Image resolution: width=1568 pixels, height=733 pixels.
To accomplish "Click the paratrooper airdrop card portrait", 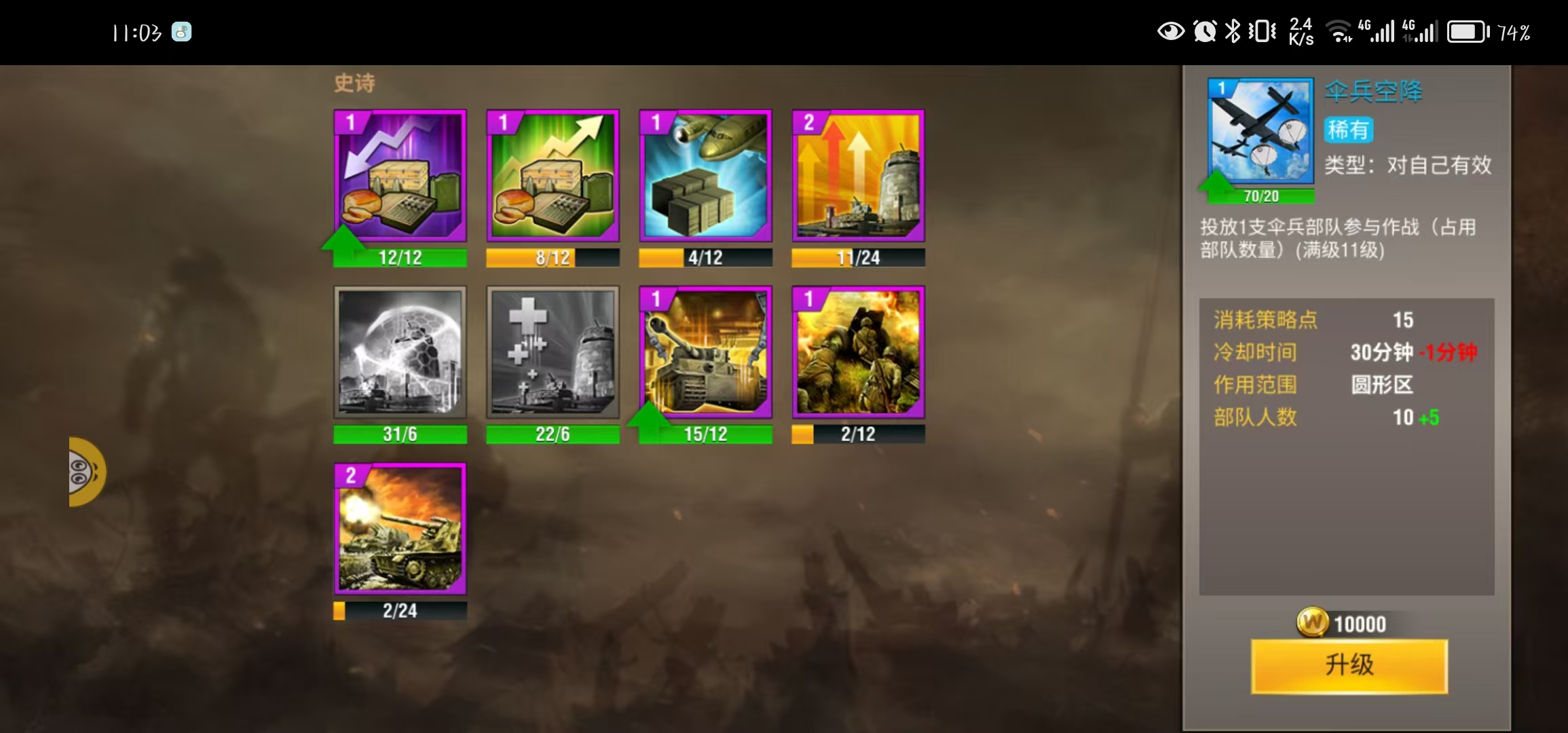I will point(1261,131).
